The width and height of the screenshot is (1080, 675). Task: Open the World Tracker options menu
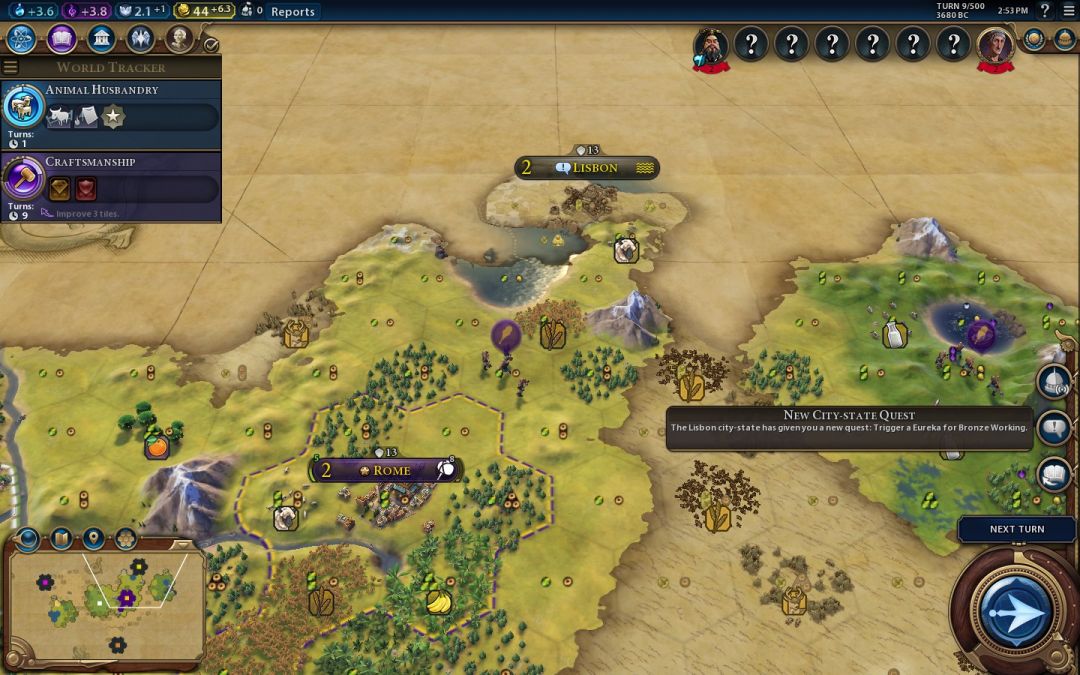point(10,67)
